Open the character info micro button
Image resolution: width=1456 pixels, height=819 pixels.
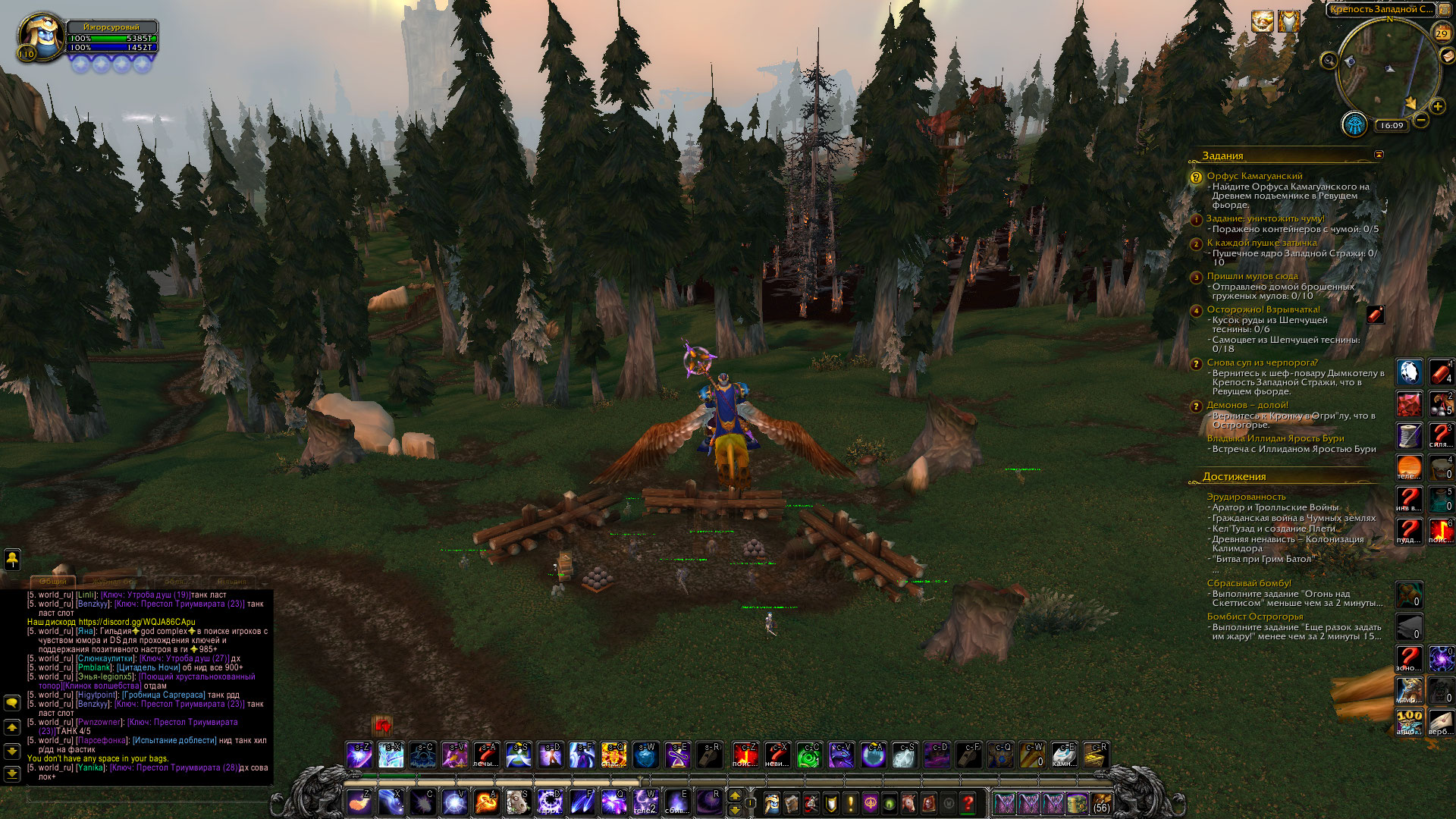(772, 802)
